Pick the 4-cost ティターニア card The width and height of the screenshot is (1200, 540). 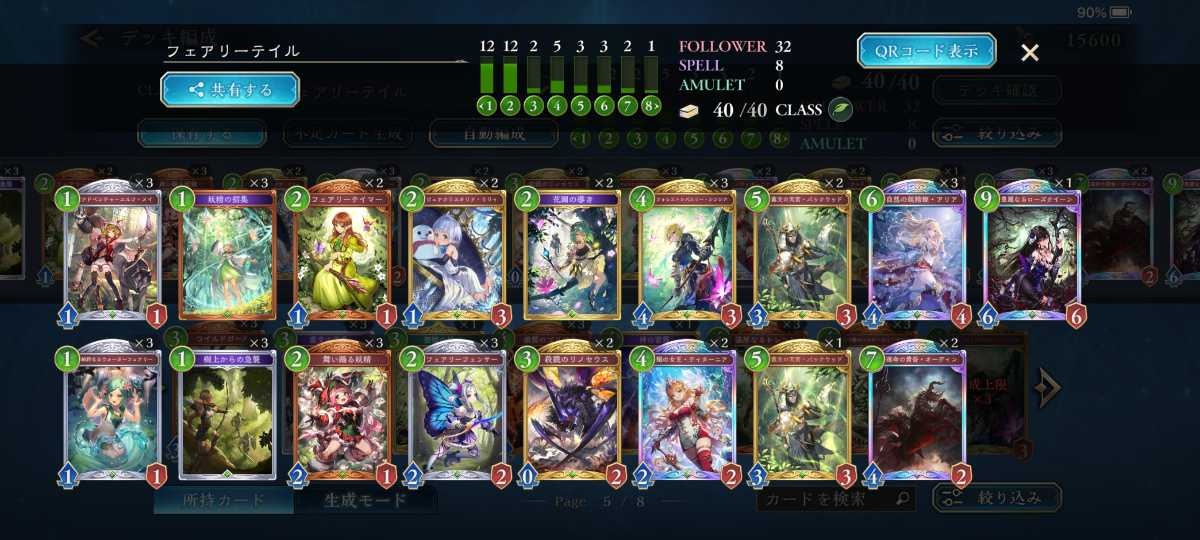(687, 412)
